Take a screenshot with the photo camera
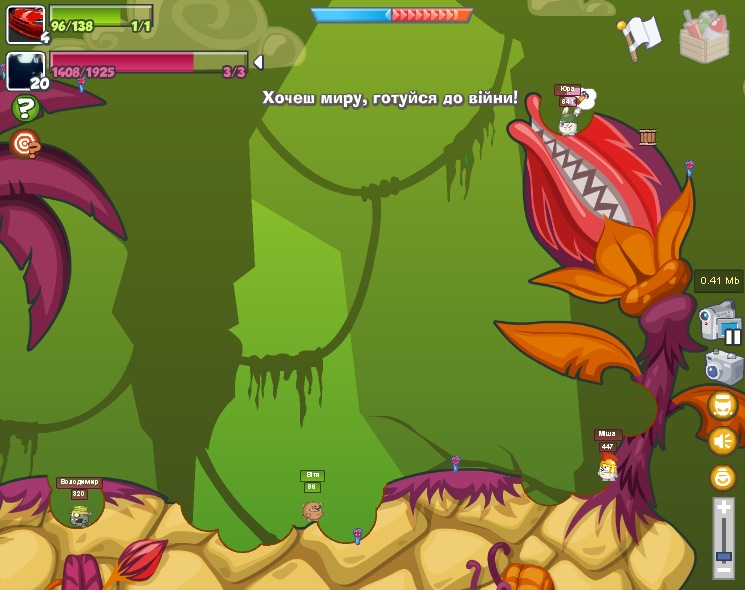The height and width of the screenshot is (590, 745). click(723, 367)
